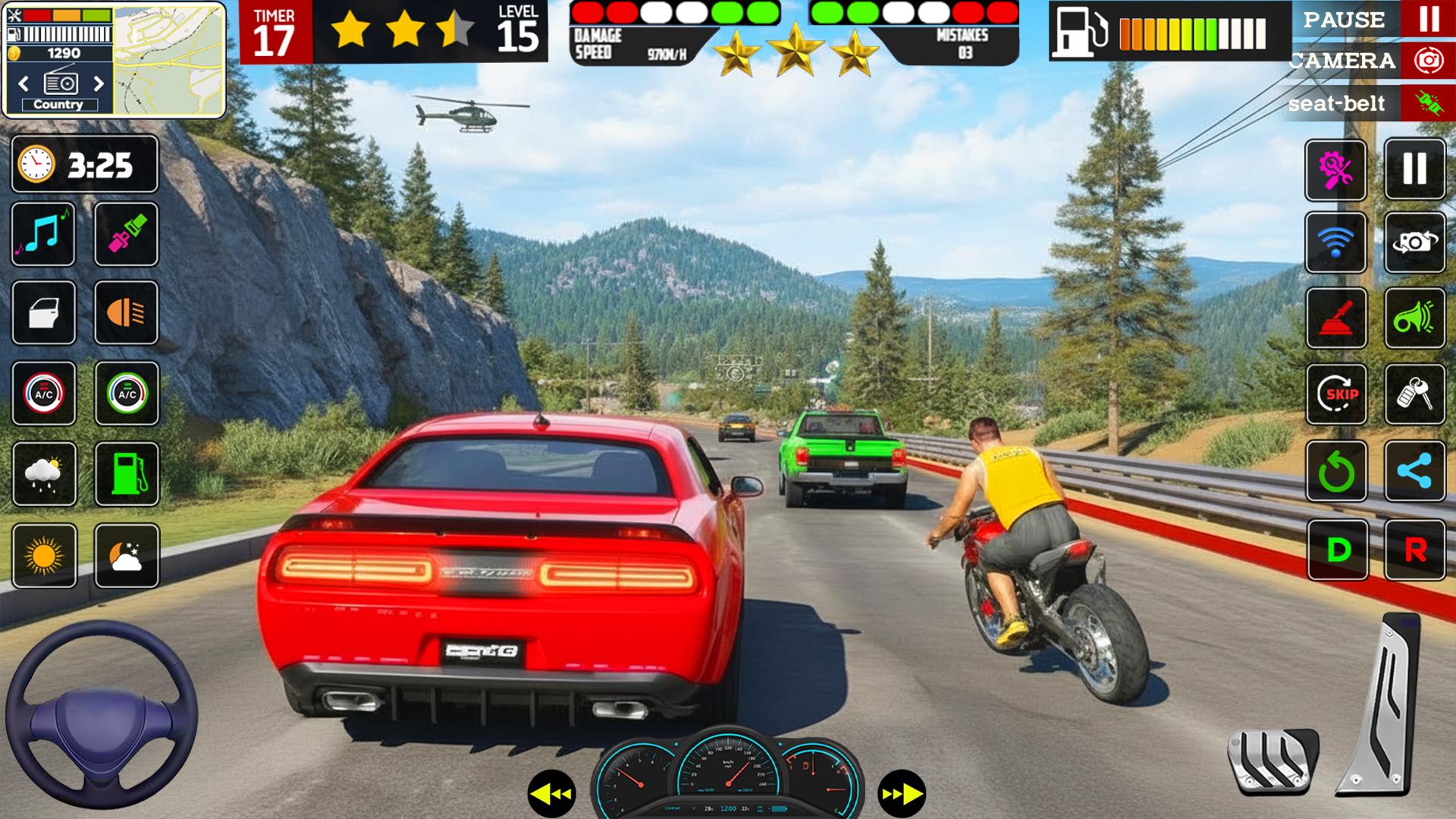
Task: Toggle wifi connectivity icon
Action: (x=1335, y=243)
